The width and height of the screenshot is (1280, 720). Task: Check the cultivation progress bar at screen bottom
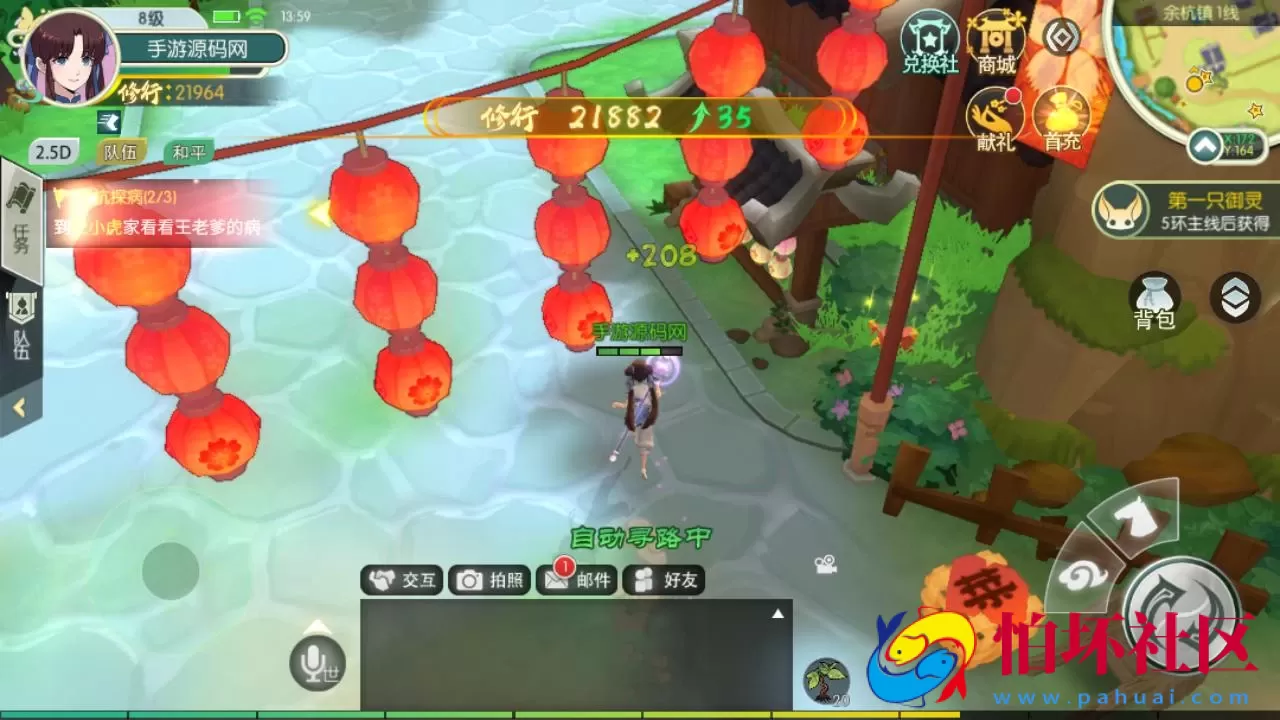pyautogui.click(x=640, y=714)
